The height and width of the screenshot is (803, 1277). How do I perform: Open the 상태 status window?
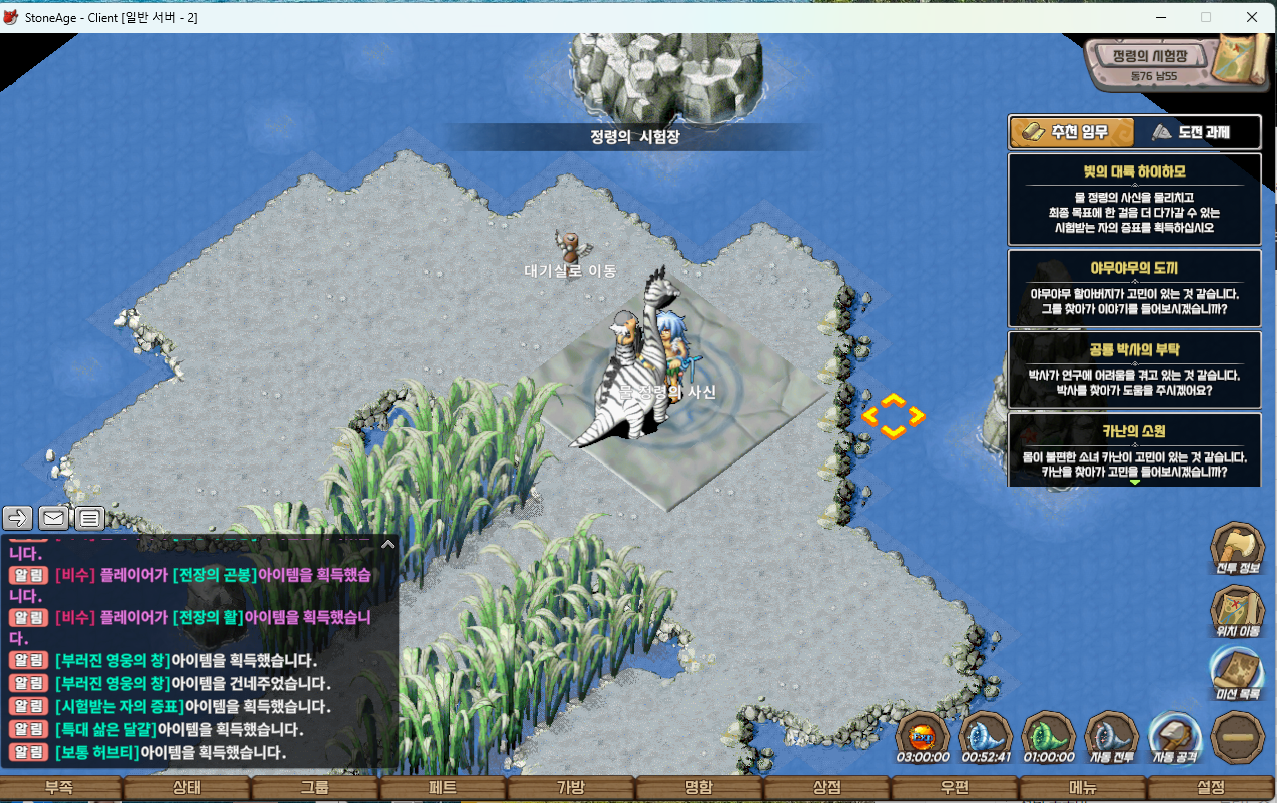coord(186,788)
